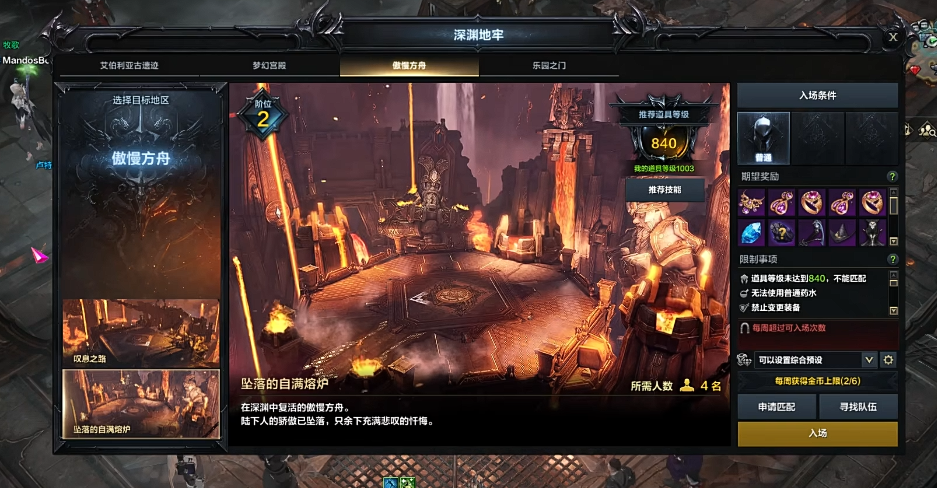Open the 推荐技能 recommended skills button
The height and width of the screenshot is (488, 937).
[x=664, y=189]
